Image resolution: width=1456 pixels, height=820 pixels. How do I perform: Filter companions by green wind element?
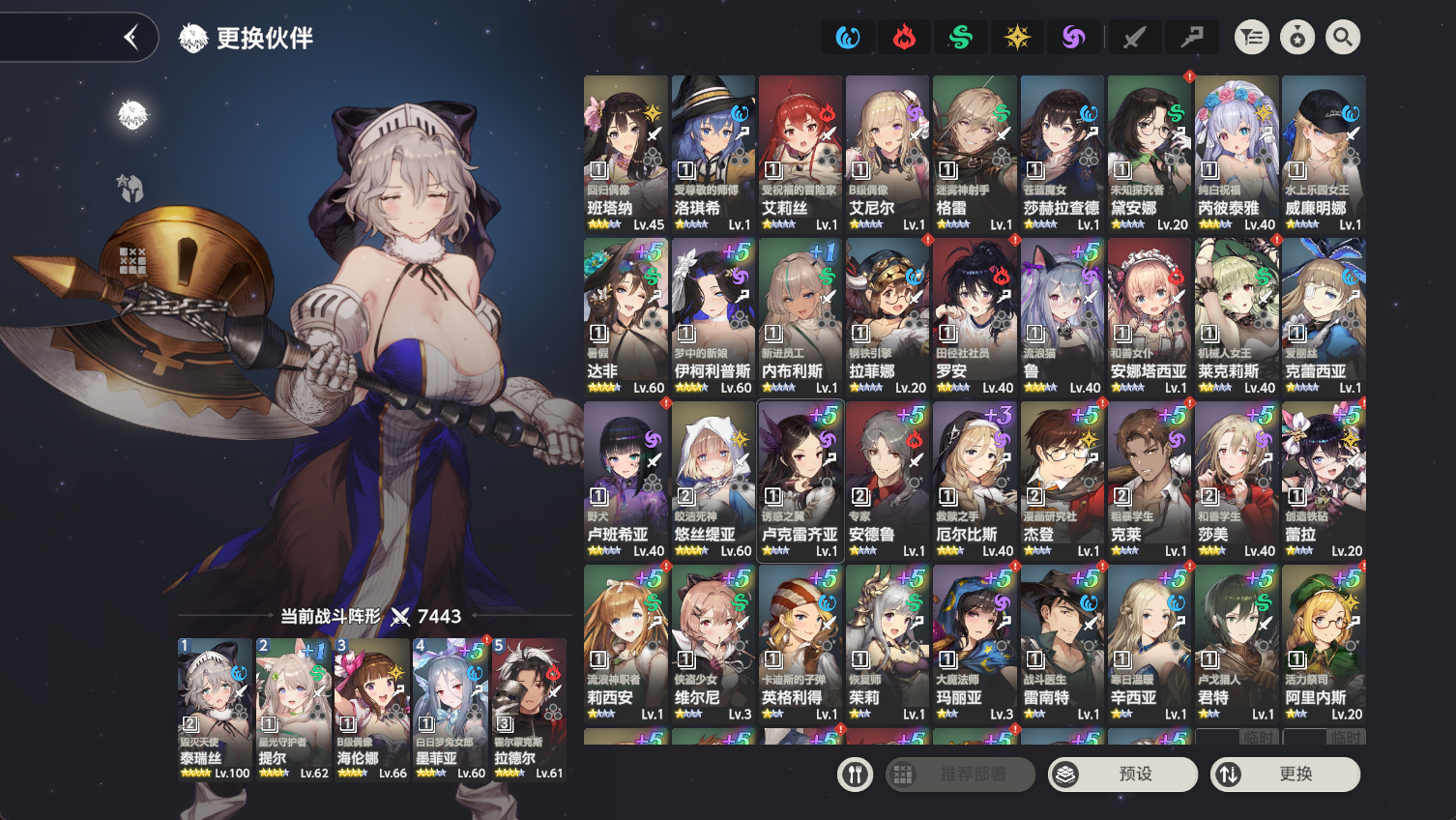pyautogui.click(x=961, y=38)
